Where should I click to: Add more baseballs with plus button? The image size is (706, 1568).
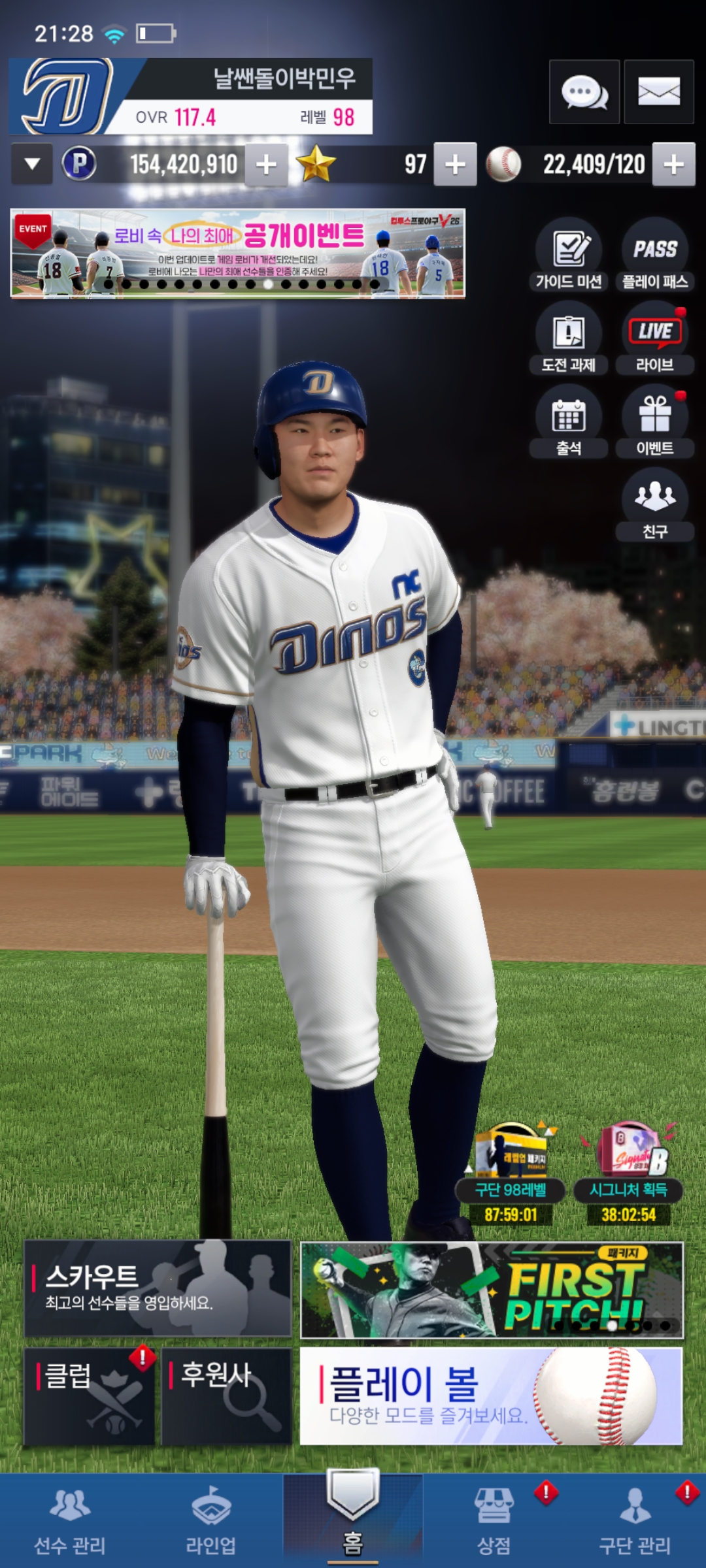click(674, 165)
